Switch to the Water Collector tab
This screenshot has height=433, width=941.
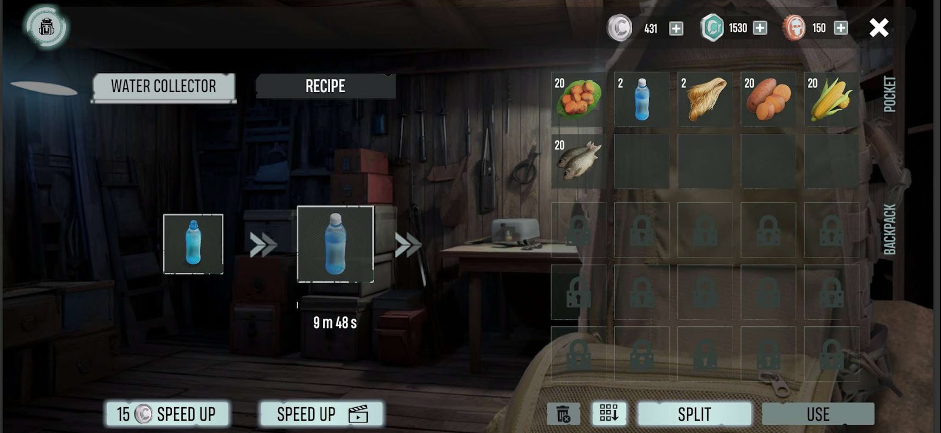[163, 86]
